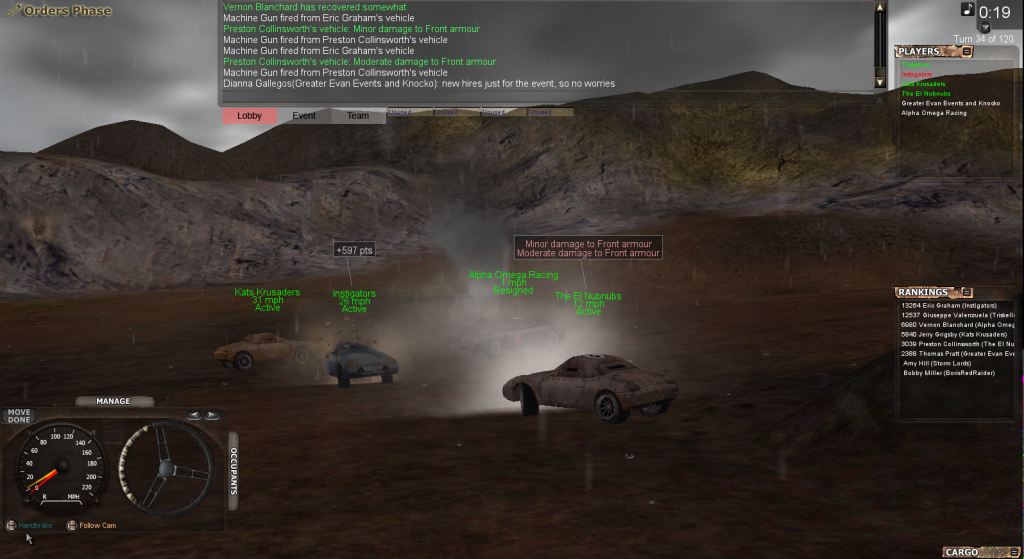Select the Team chat tab

[358, 116]
